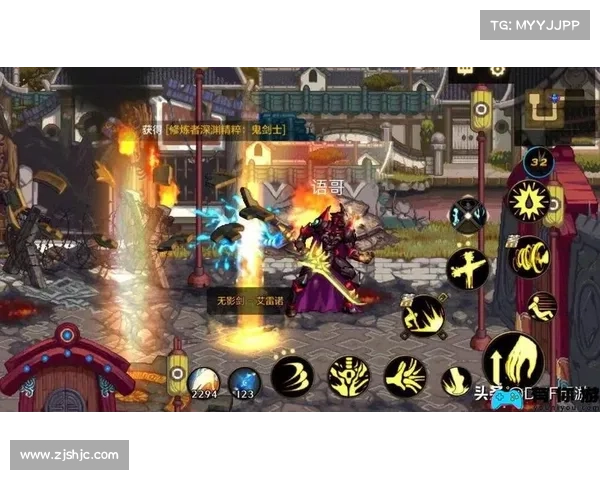Use the running figure dash skill
The width and height of the screenshot is (600, 480).
(x=541, y=306)
